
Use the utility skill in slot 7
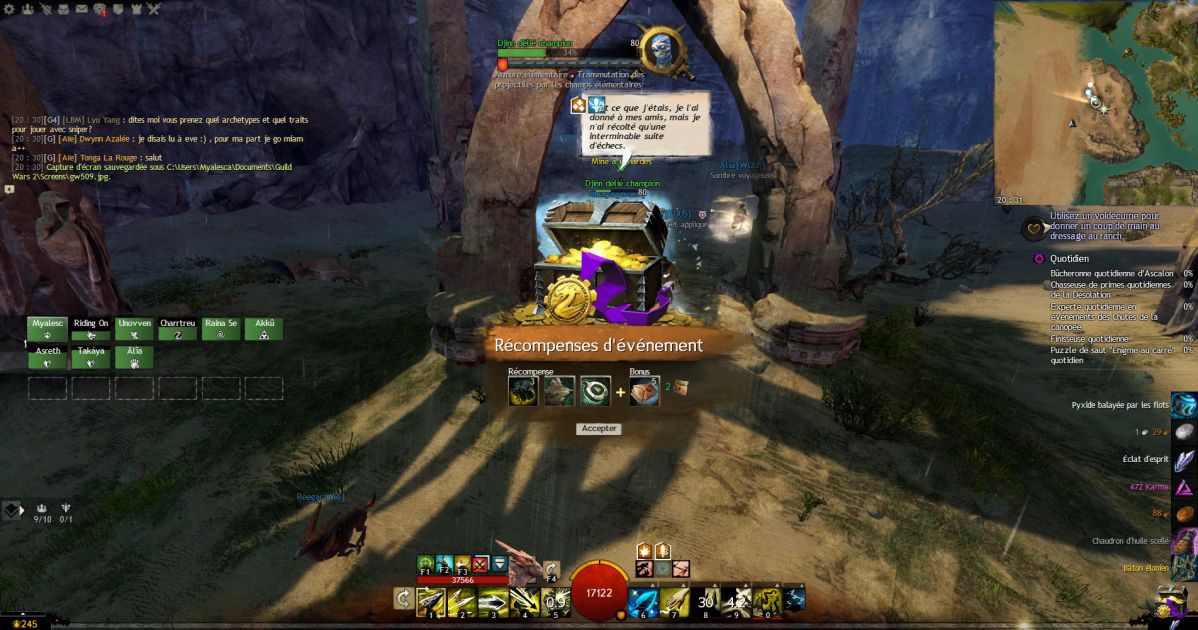coord(675,600)
